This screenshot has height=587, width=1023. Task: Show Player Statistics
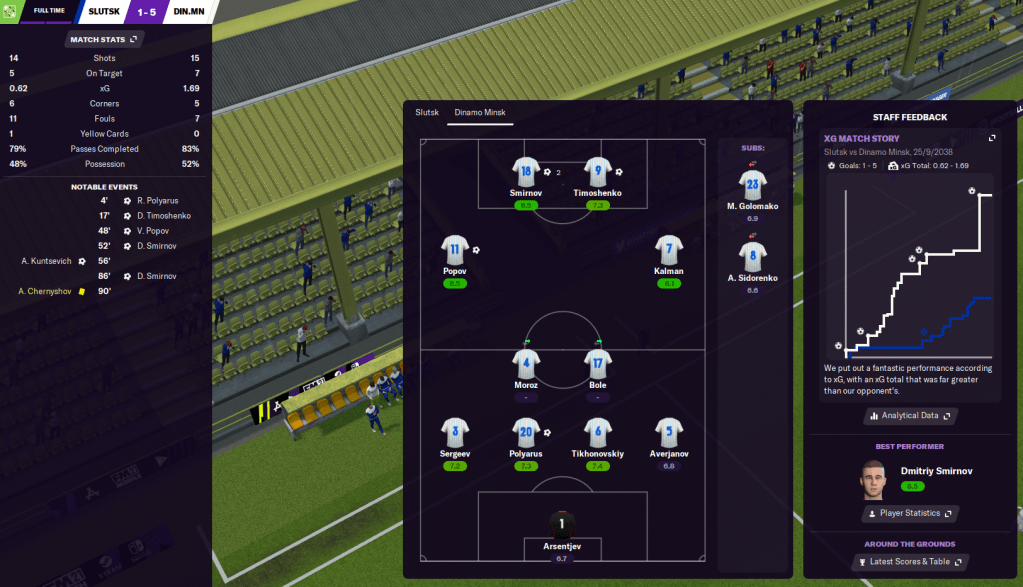(908, 513)
